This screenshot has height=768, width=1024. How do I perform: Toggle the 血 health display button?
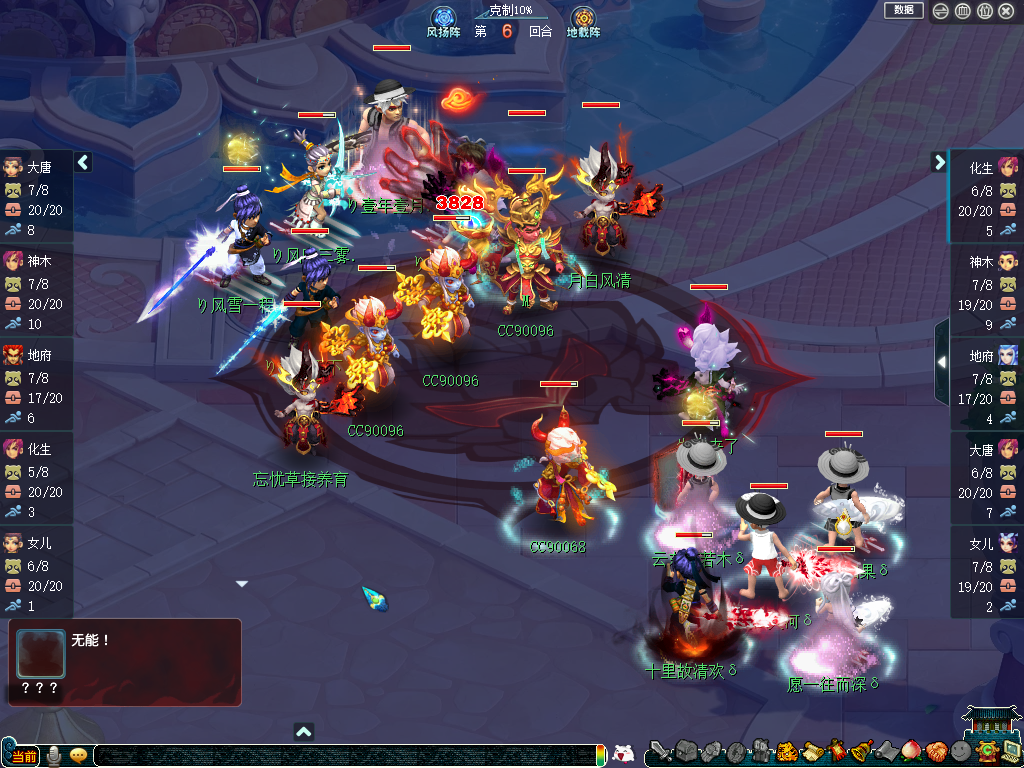coord(962,11)
